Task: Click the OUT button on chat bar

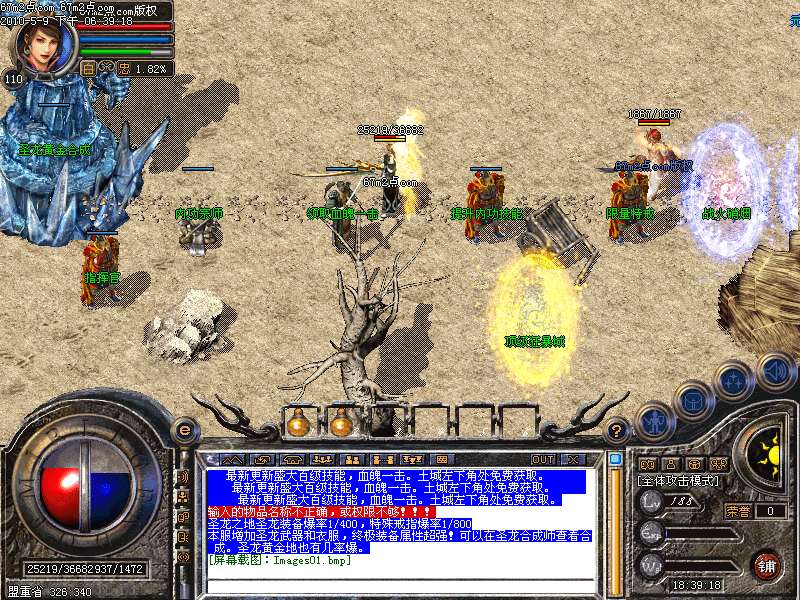Action: click(543, 459)
